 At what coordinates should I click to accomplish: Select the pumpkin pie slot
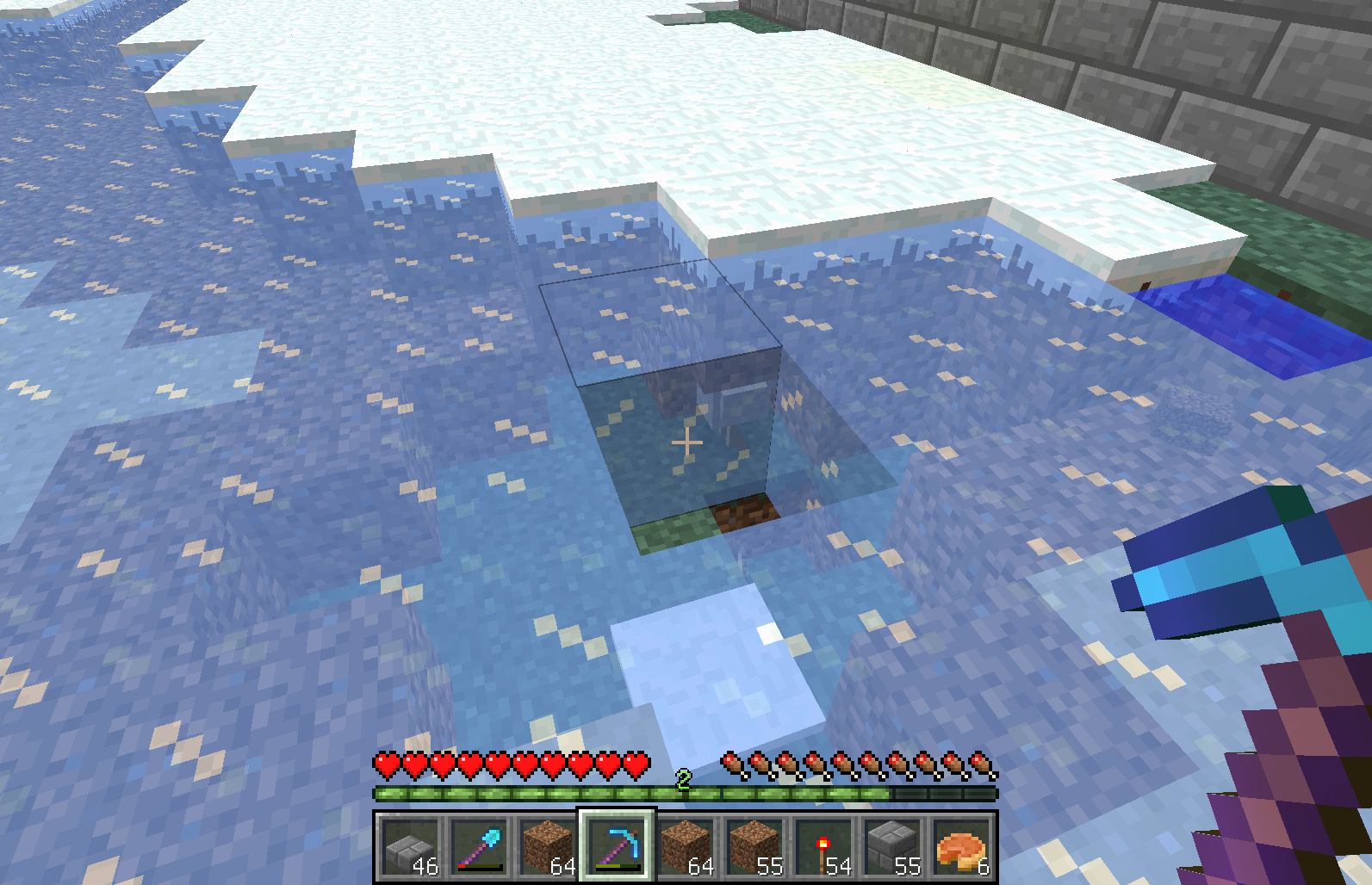[961, 846]
